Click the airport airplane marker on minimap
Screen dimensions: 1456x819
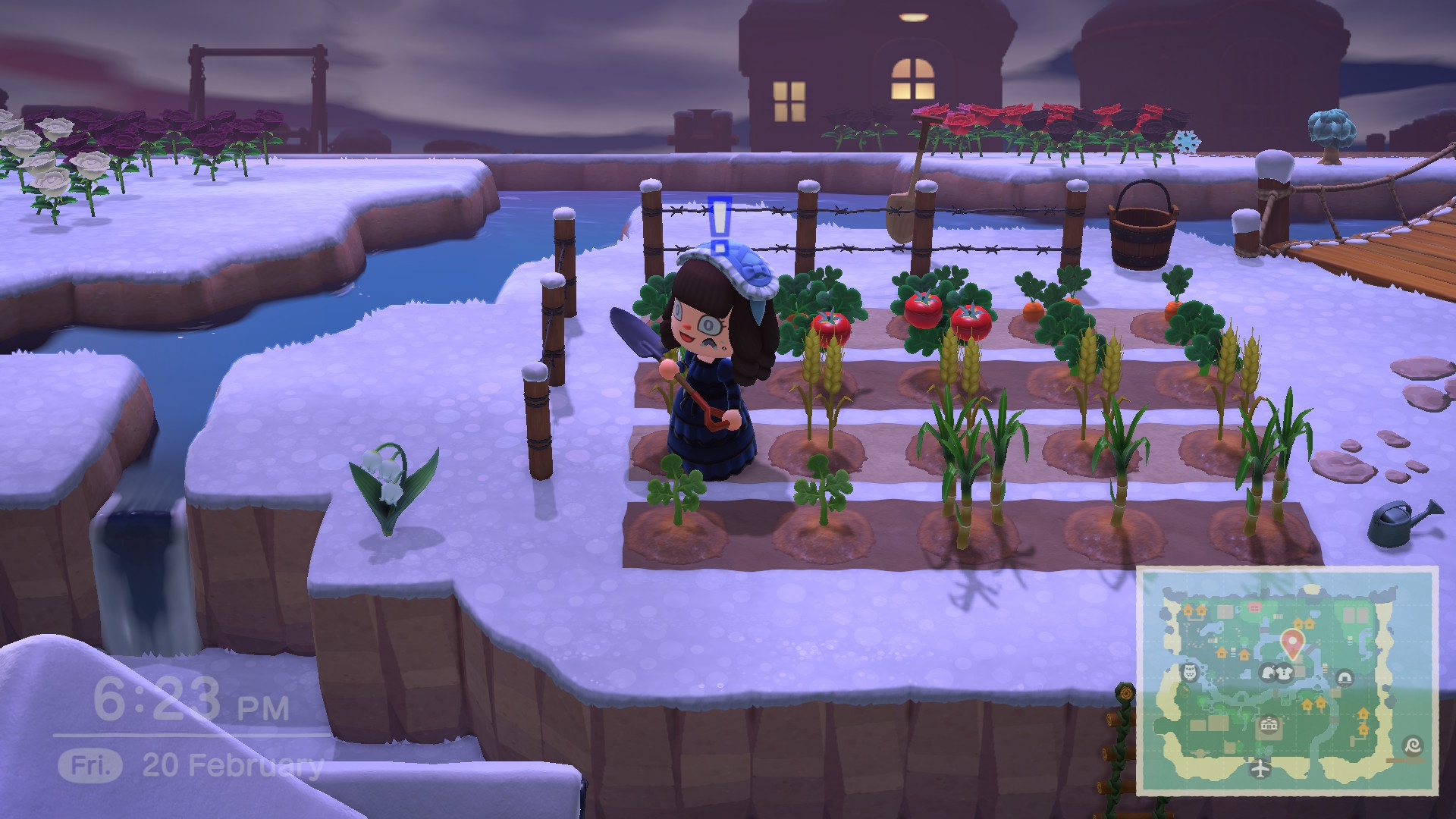coord(1260,769)
